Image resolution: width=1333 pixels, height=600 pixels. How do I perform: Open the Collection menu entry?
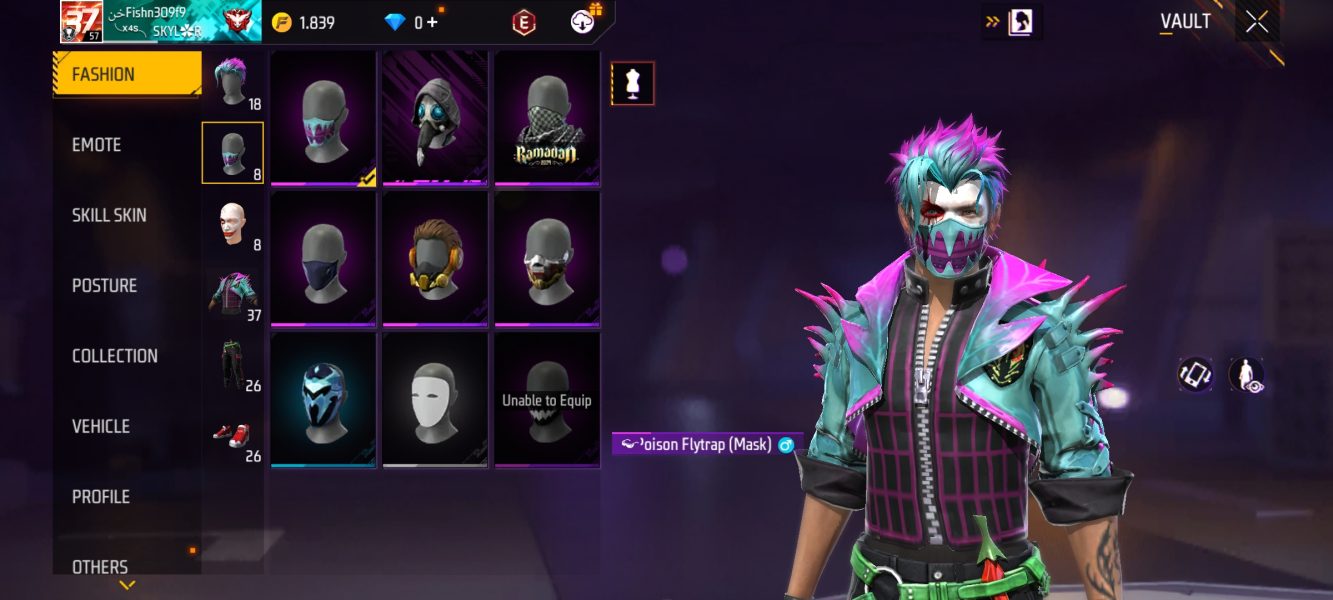tap(115, 356)
